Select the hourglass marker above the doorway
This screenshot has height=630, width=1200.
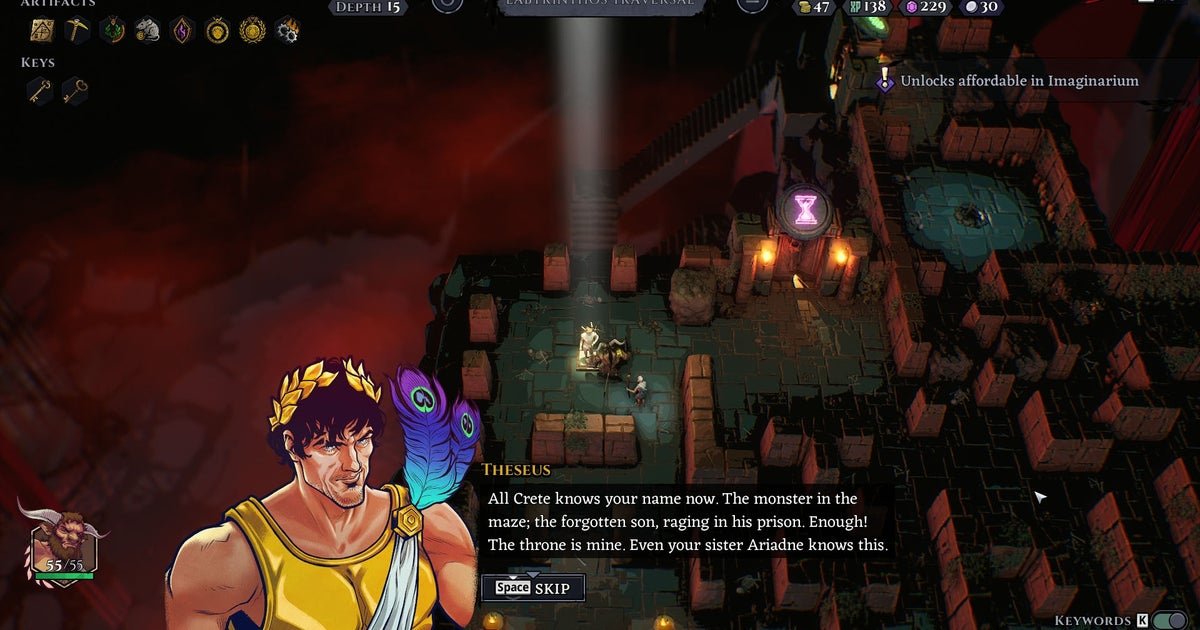805,208
